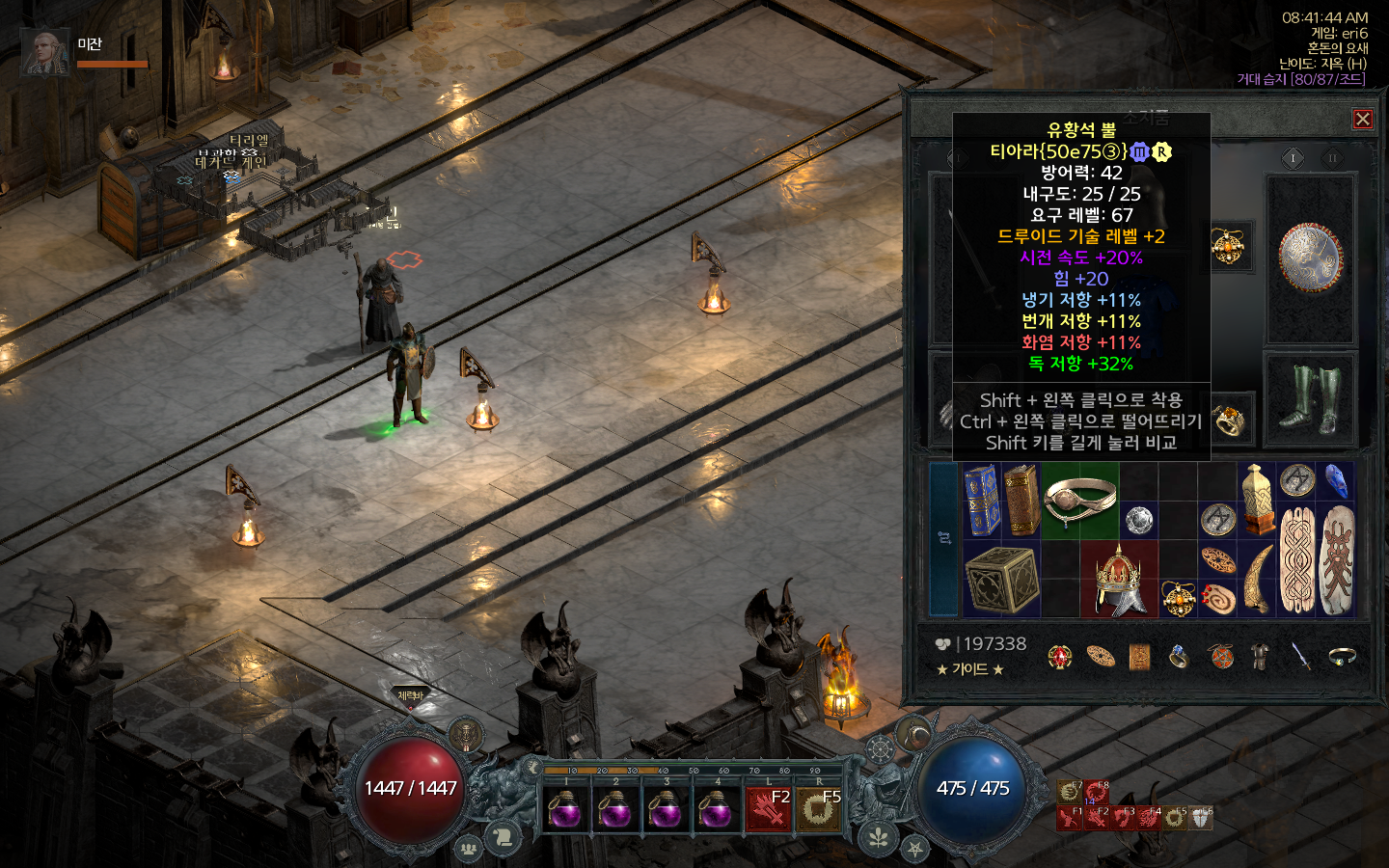
Task: Click the equipped green boots slot
Action: (1310, 398)
